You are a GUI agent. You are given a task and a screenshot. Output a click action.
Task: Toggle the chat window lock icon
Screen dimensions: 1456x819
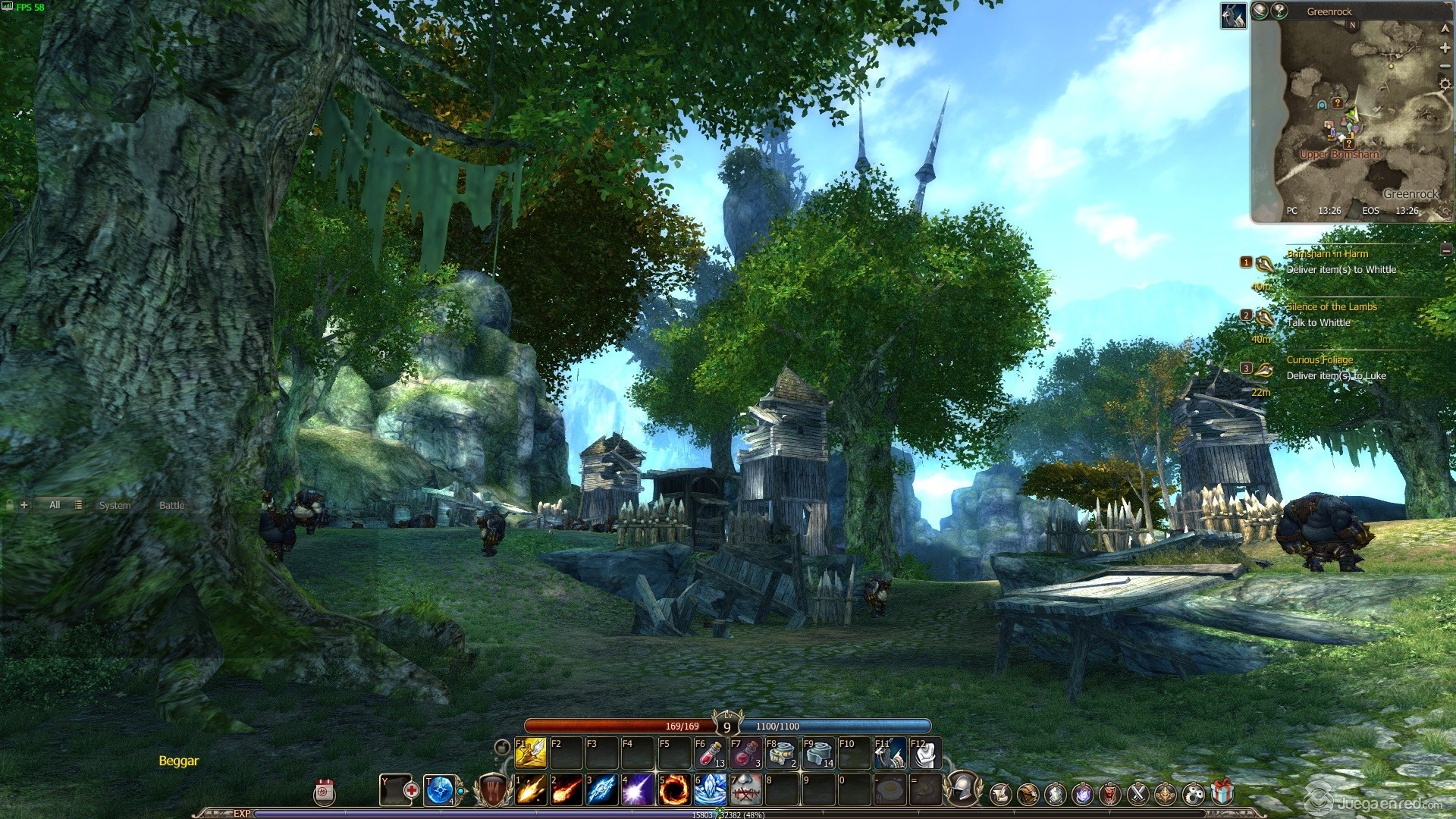tap(9, 504)
